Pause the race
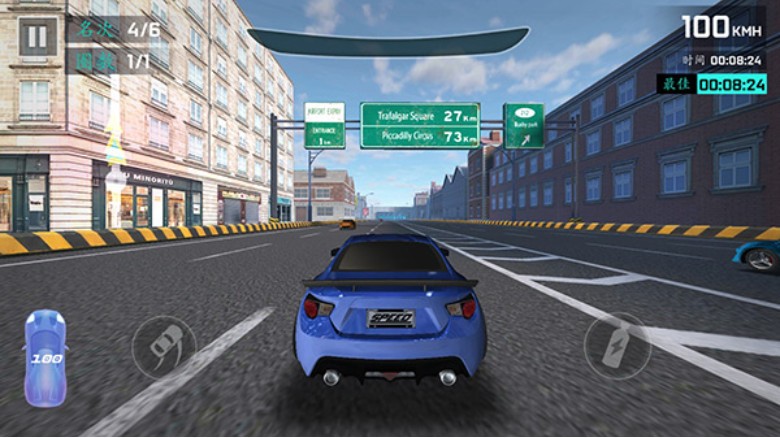 click(x=37, y=37)
